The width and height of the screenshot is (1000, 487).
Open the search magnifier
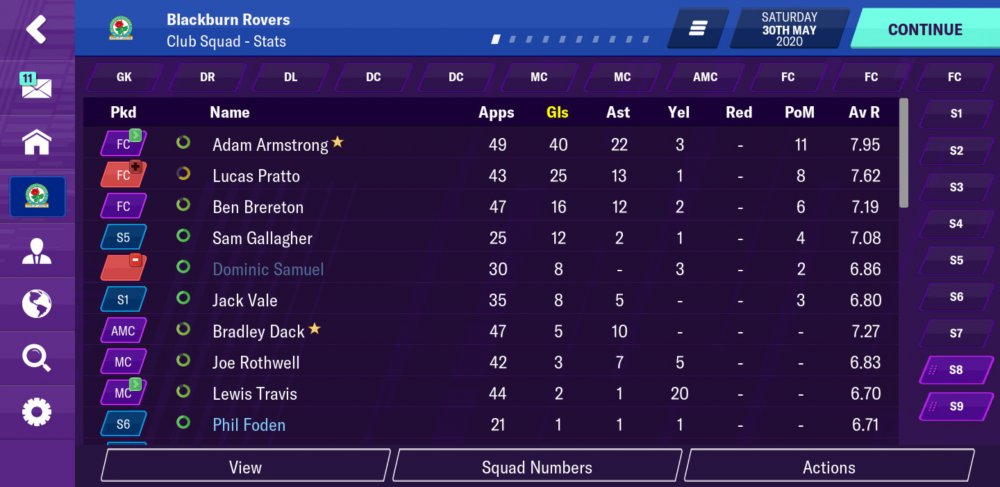coord(36,357)
